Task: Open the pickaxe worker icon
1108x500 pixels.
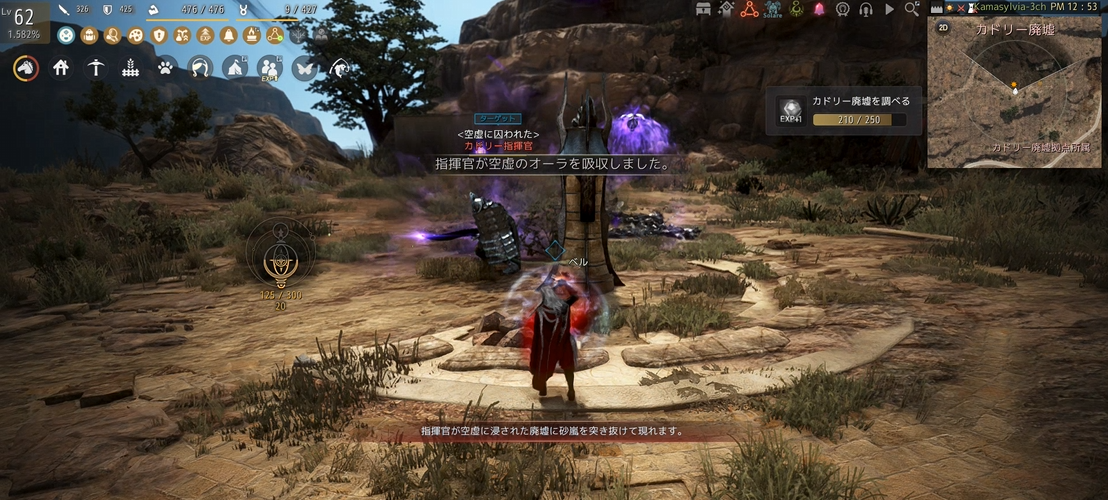Action: click(95, 68)
